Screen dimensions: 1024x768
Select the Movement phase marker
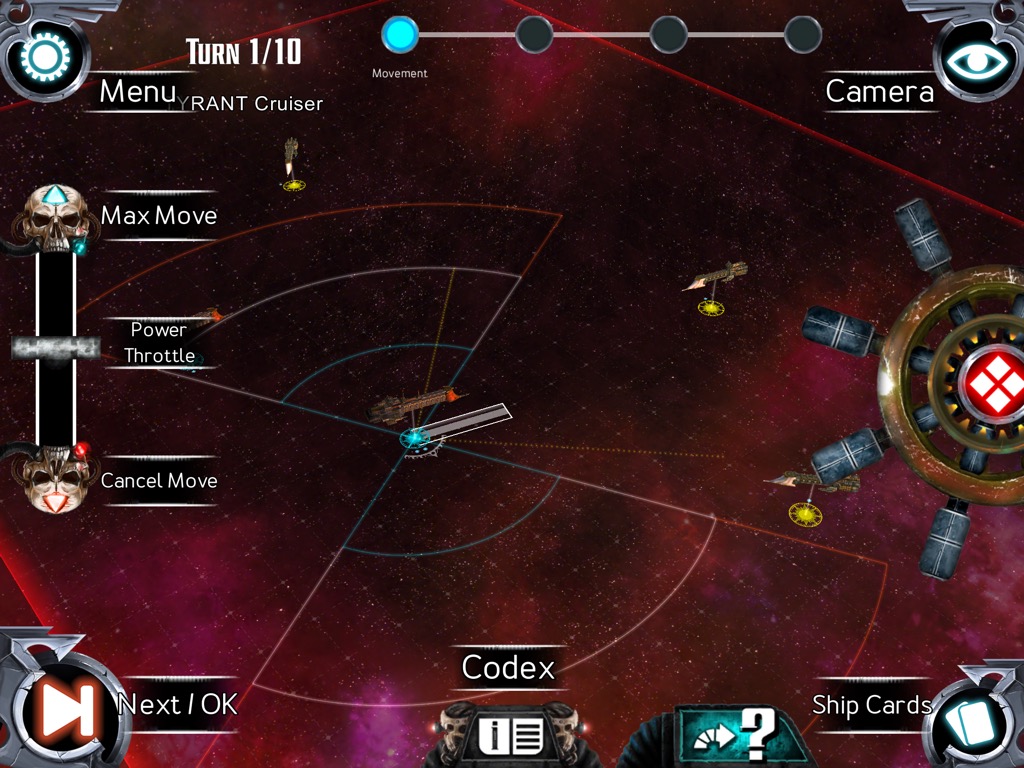click(400, 35)
